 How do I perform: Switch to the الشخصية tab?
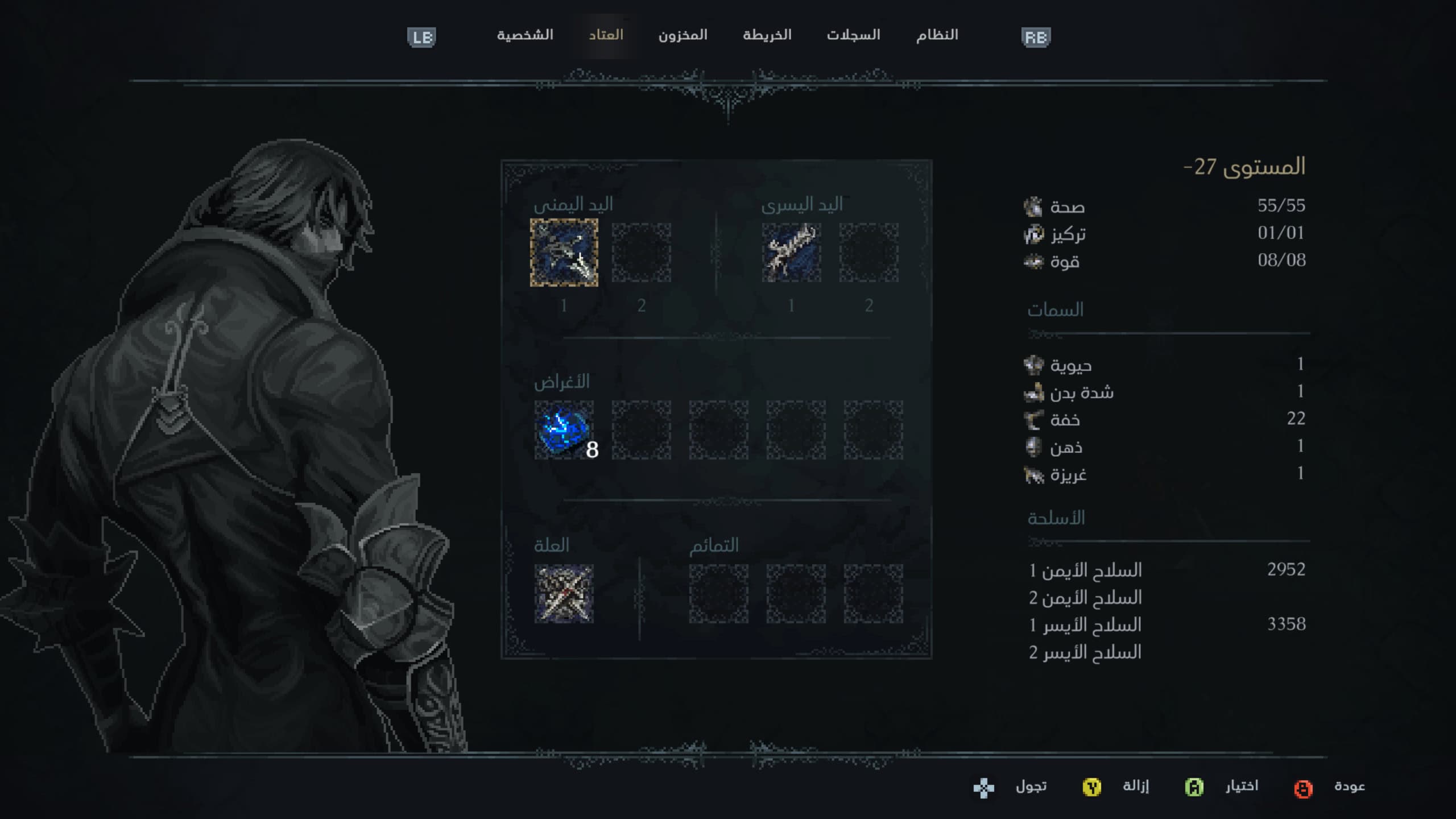[x=524, y=35]
